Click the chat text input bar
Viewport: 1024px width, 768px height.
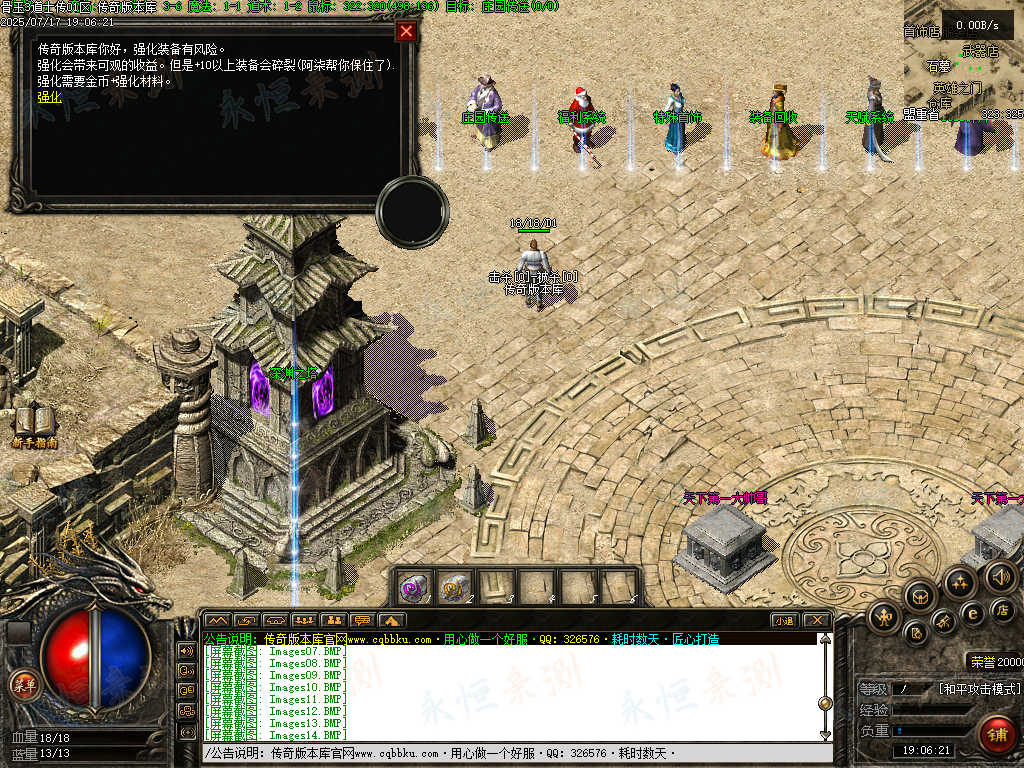click(x=510, y=753)
